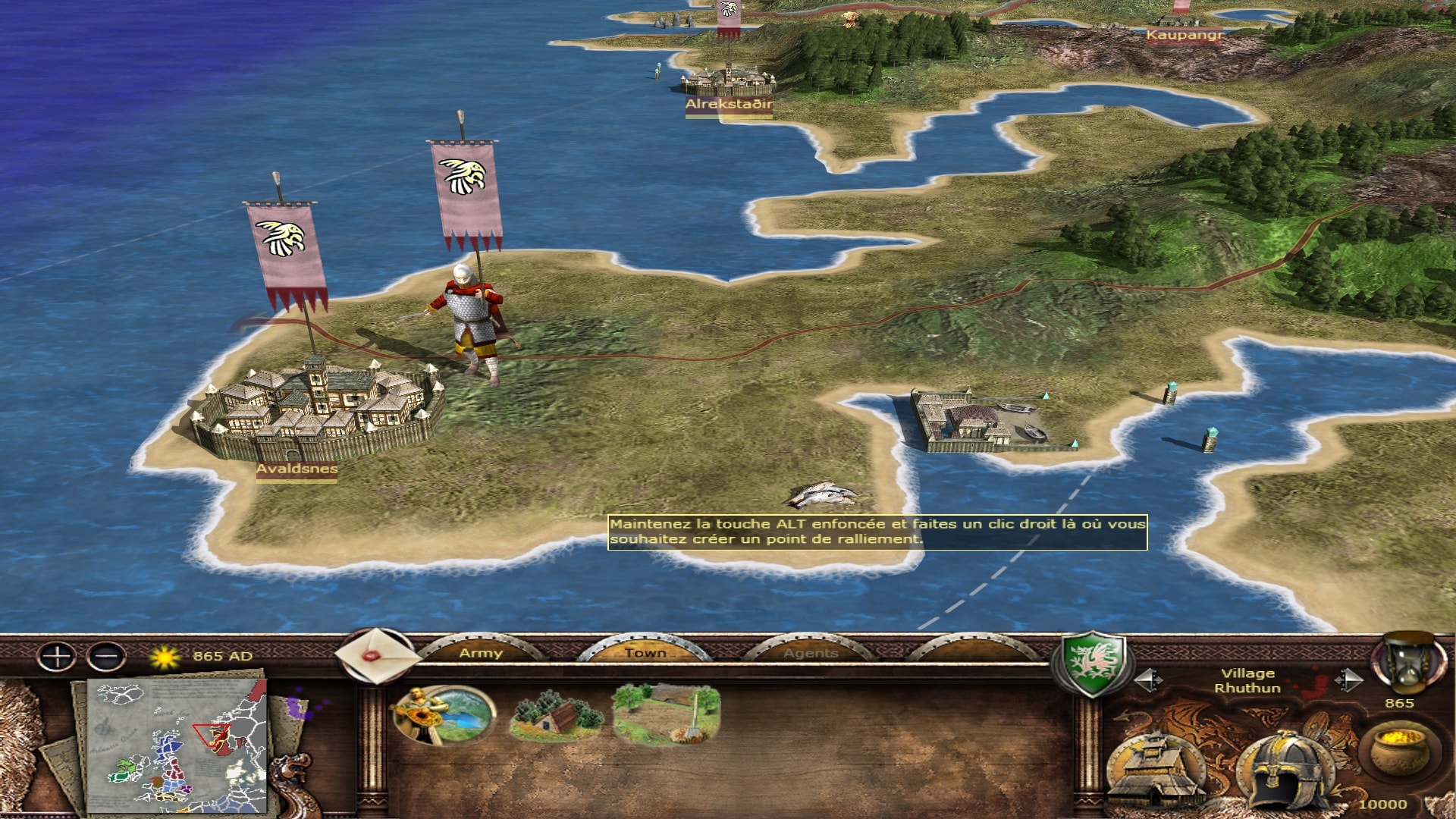Open finances via the gold pot icon
Viewport: 1456px width, 819px height.
(1399, 752)
